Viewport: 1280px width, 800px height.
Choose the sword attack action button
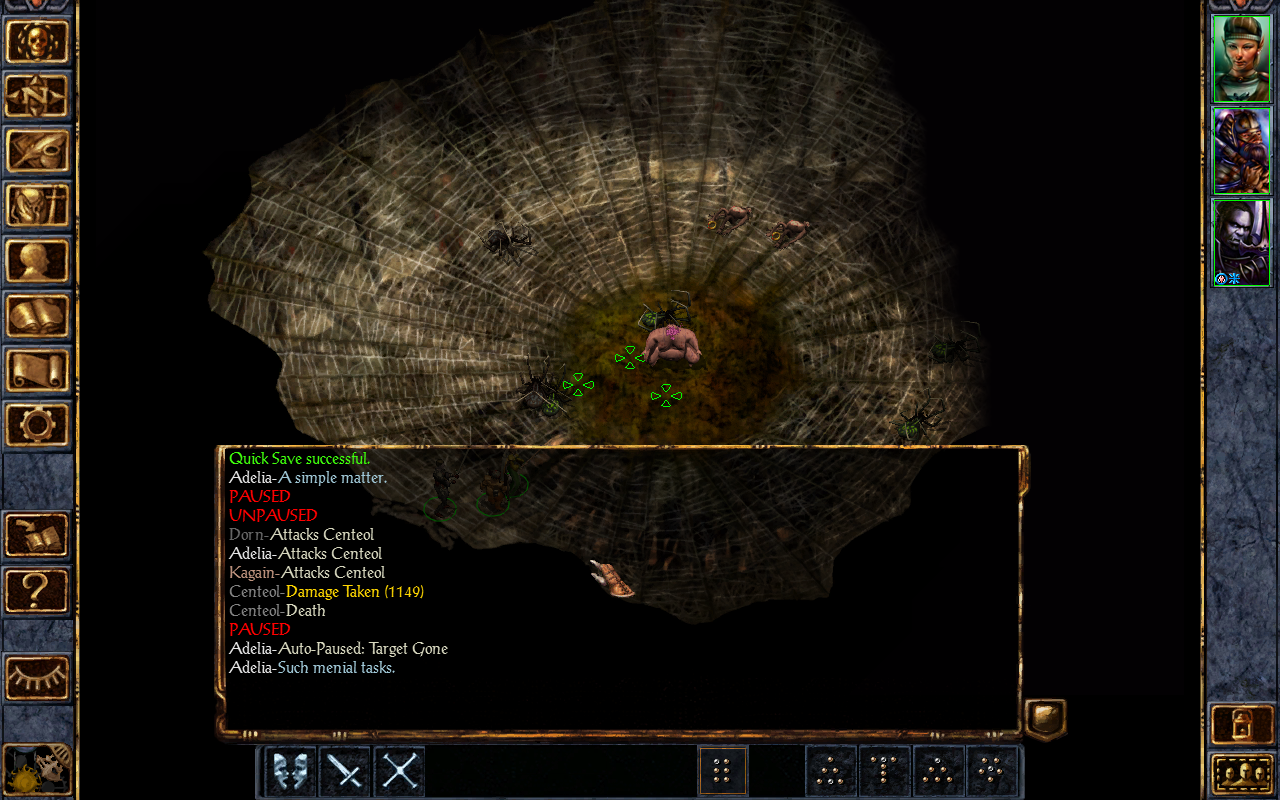(x=345, y=772)
